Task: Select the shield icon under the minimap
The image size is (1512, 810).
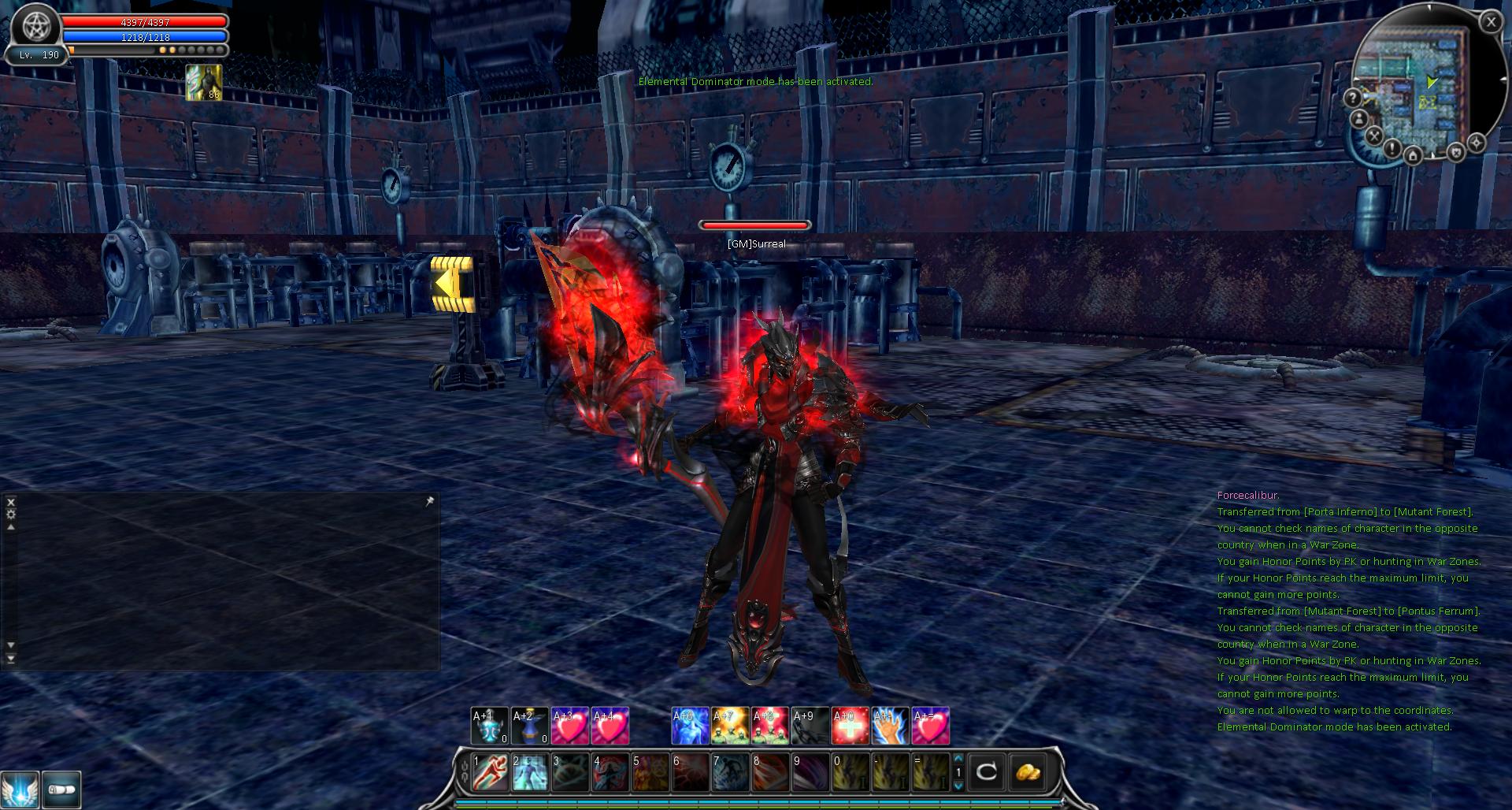Action: tap(1457, 153)
